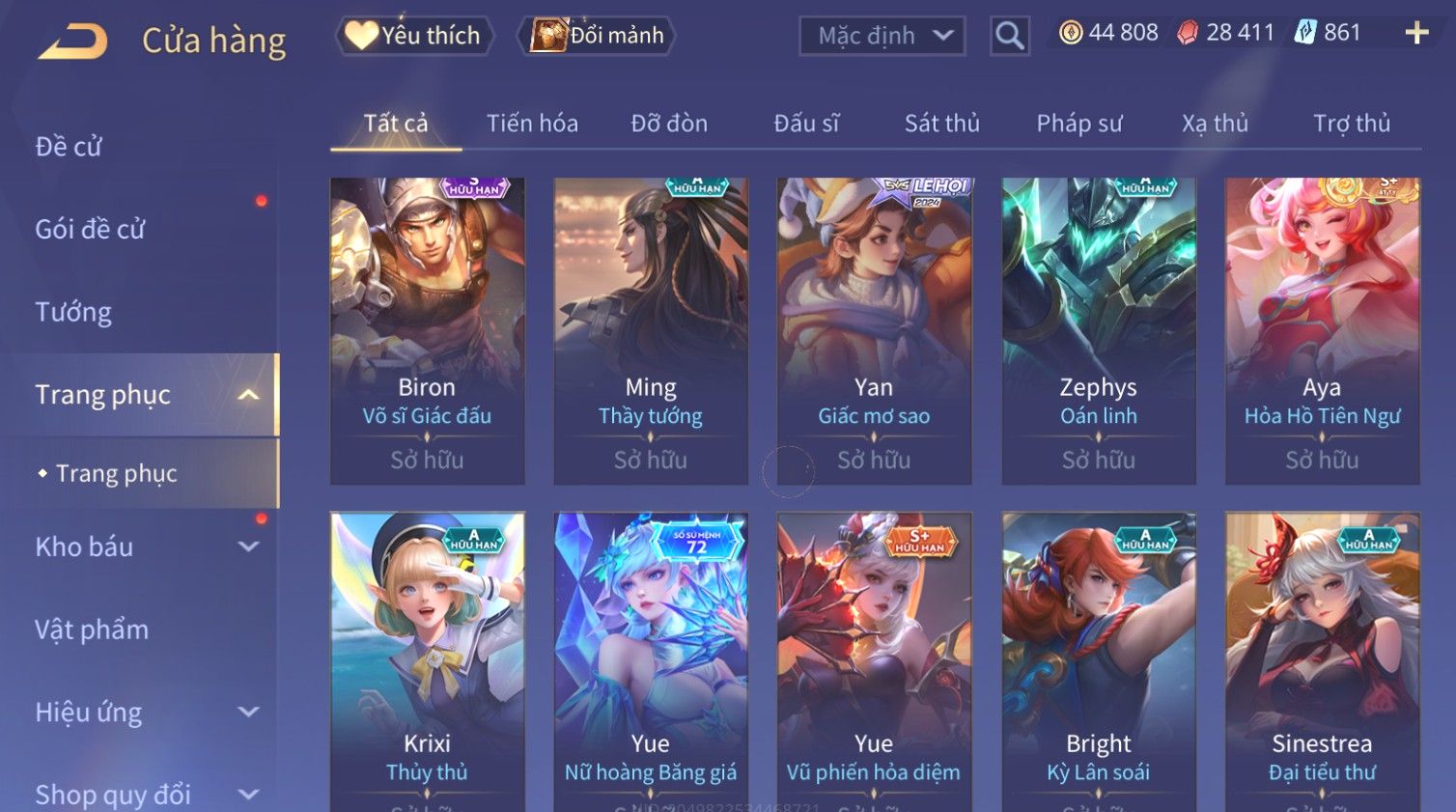Switch to the Đấu sĩ tab
This screenshot has height=812, width=1456.
coord(806,124)
